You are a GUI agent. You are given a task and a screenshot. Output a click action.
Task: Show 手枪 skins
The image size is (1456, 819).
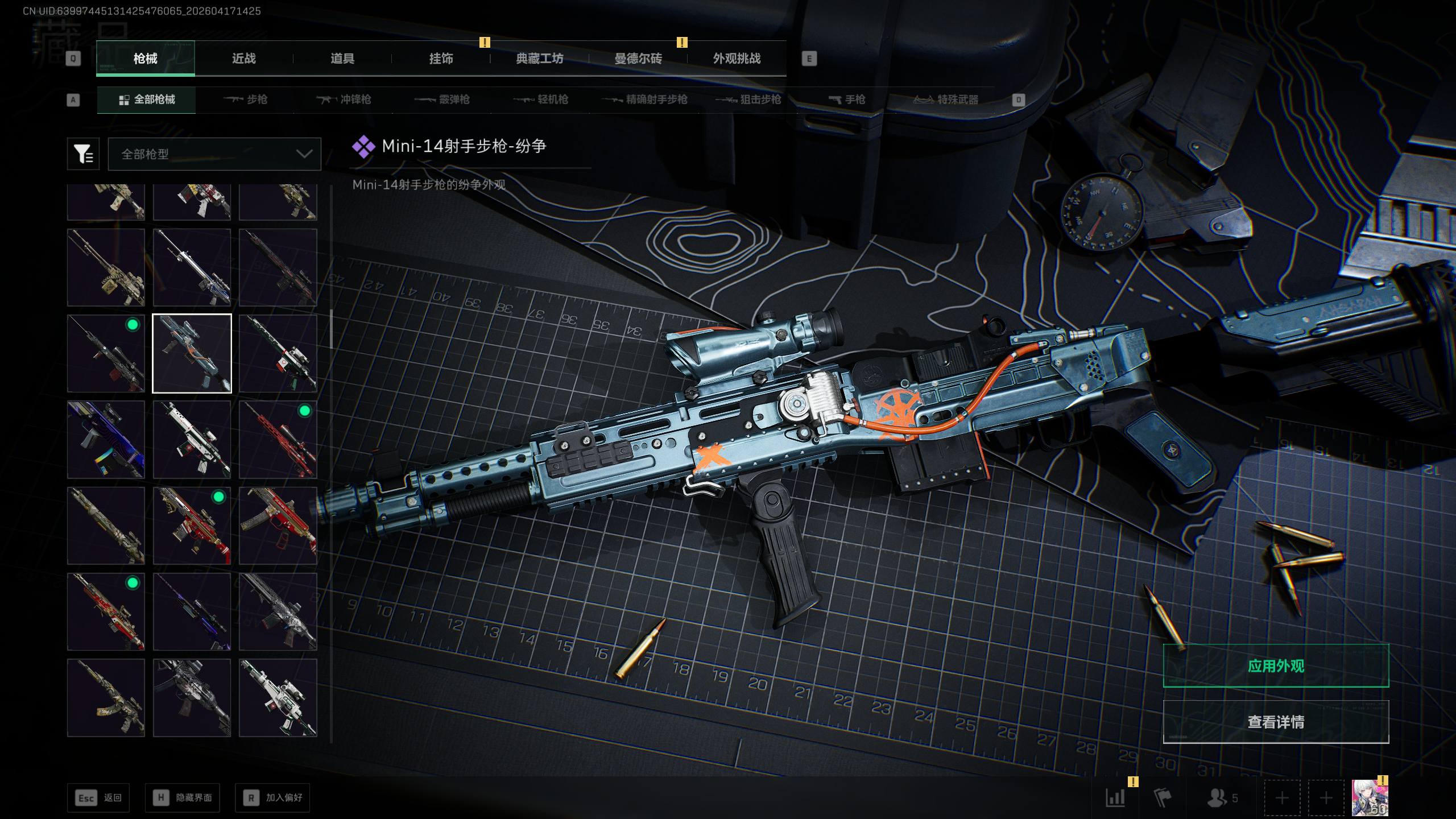point(847,100)
